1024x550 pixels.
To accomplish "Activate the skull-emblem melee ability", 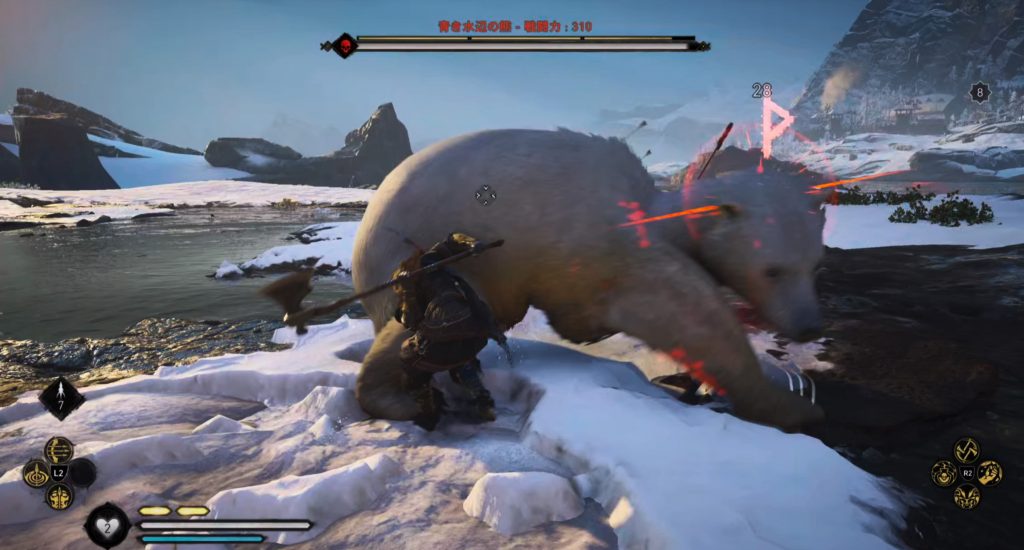I will click(x=943, y=473).
